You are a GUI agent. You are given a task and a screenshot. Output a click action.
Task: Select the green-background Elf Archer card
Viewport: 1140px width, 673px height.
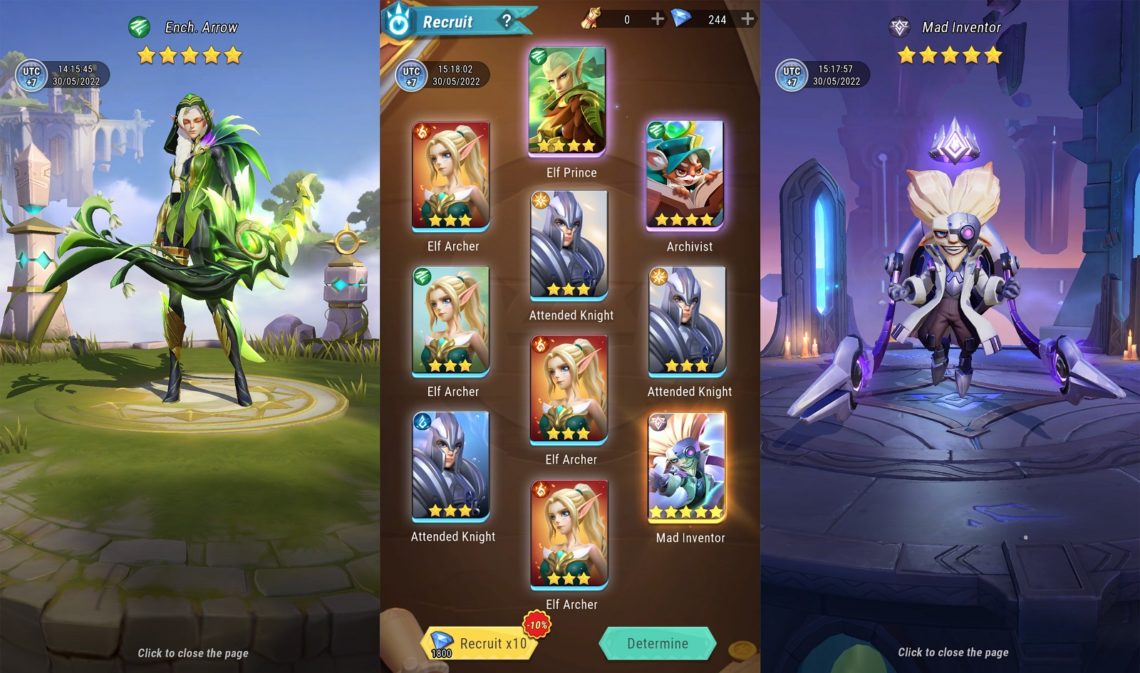point(451,320)
